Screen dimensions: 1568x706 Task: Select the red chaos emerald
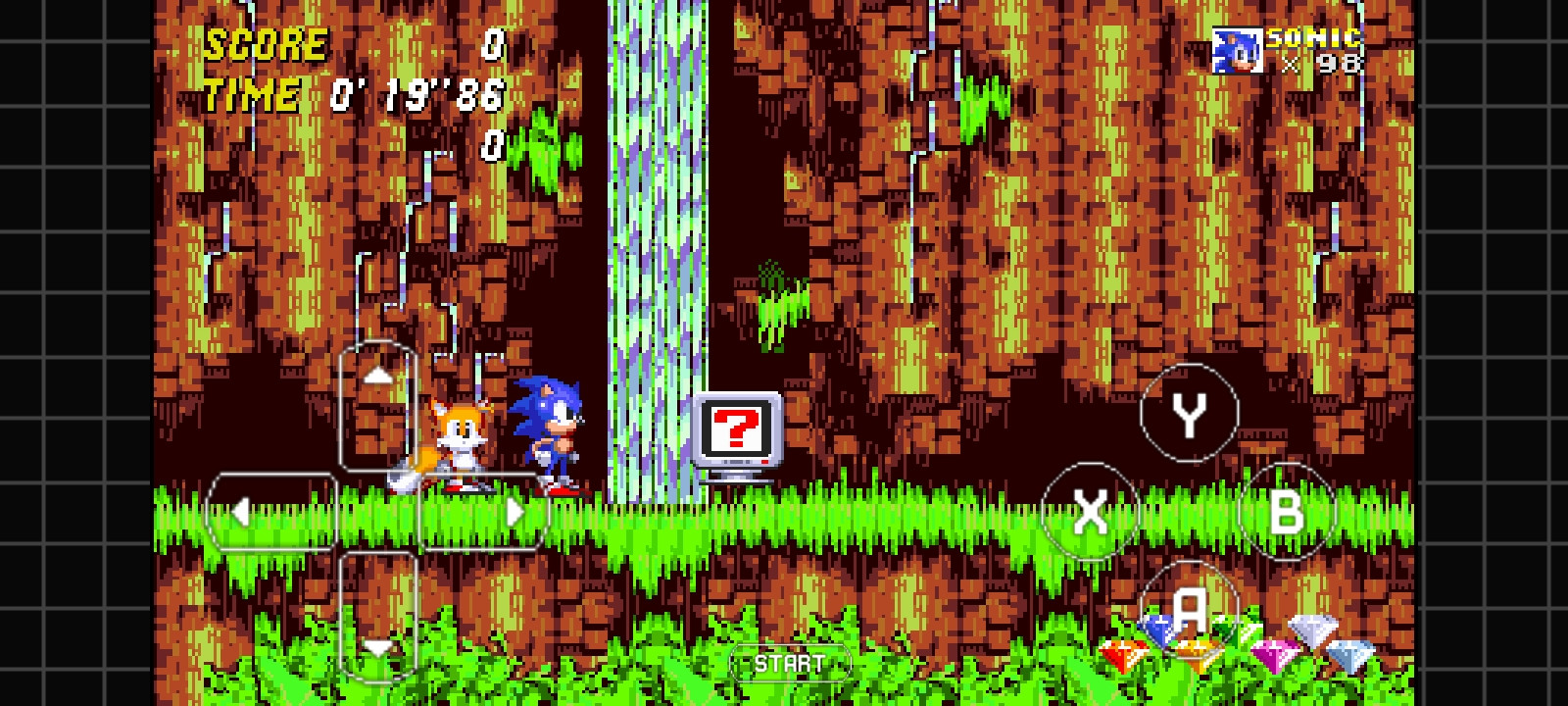point(1127,652)
